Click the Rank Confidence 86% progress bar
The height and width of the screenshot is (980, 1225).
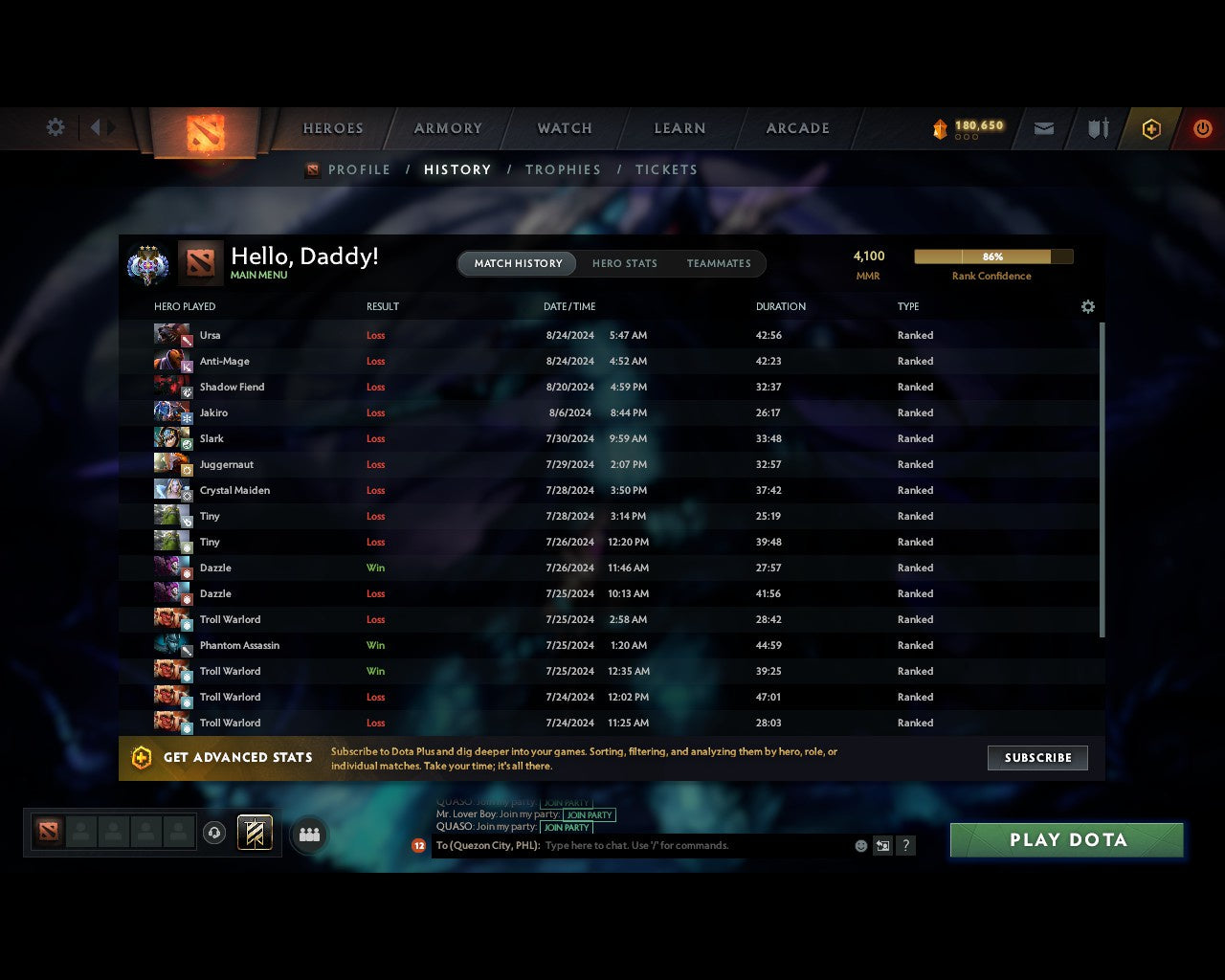(992, 256)
